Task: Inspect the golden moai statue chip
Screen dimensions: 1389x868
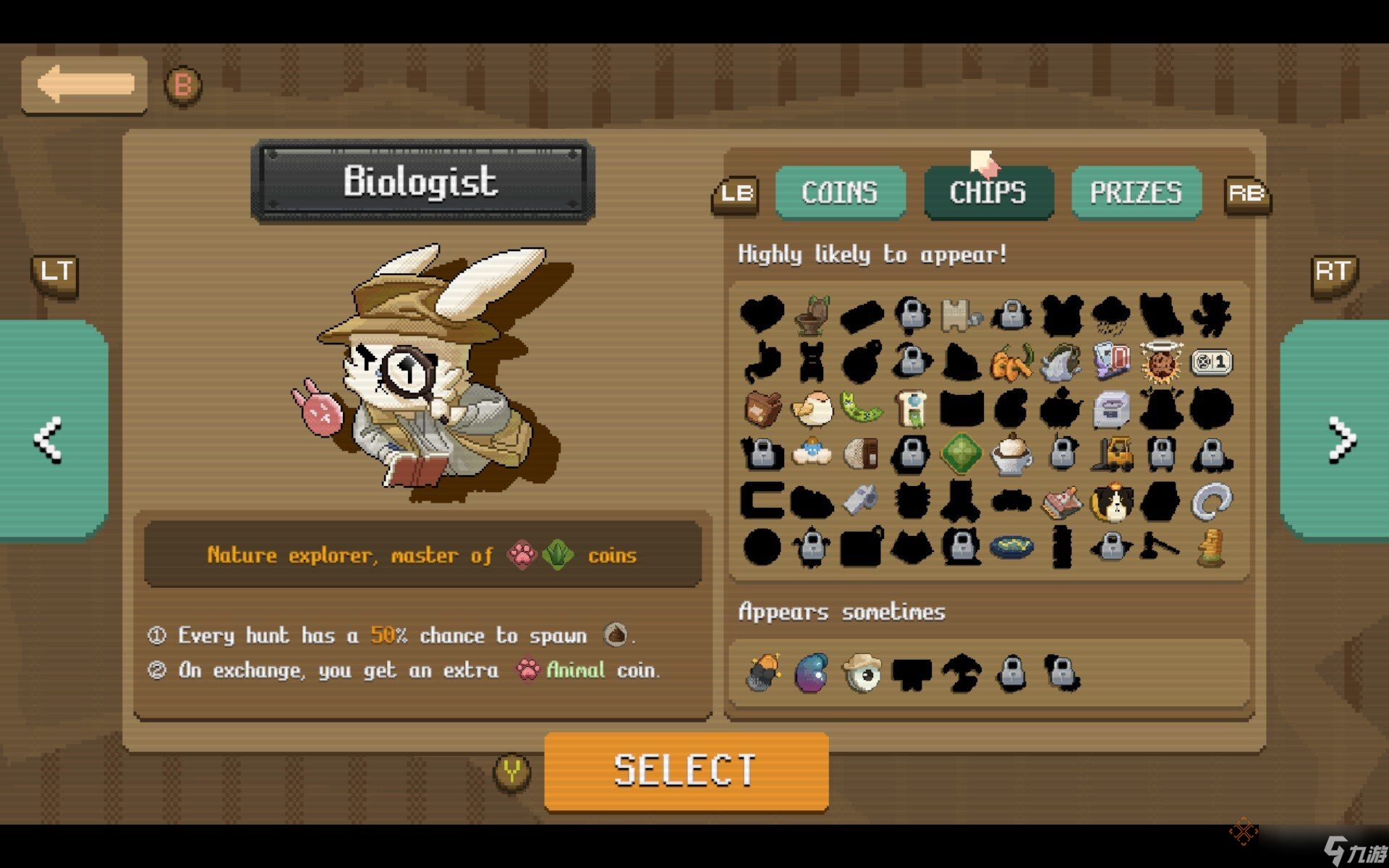Action: tap(1211, 548)
